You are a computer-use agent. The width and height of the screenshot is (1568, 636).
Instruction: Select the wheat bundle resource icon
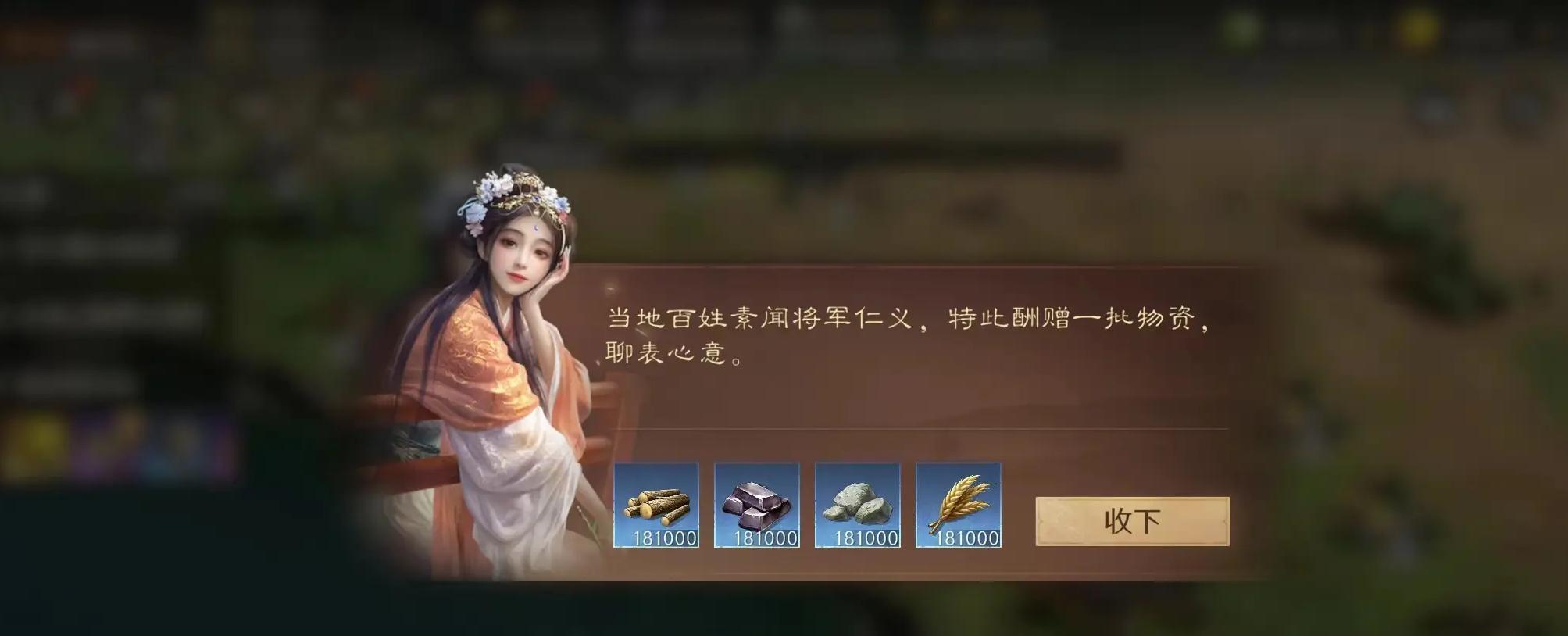959,504
